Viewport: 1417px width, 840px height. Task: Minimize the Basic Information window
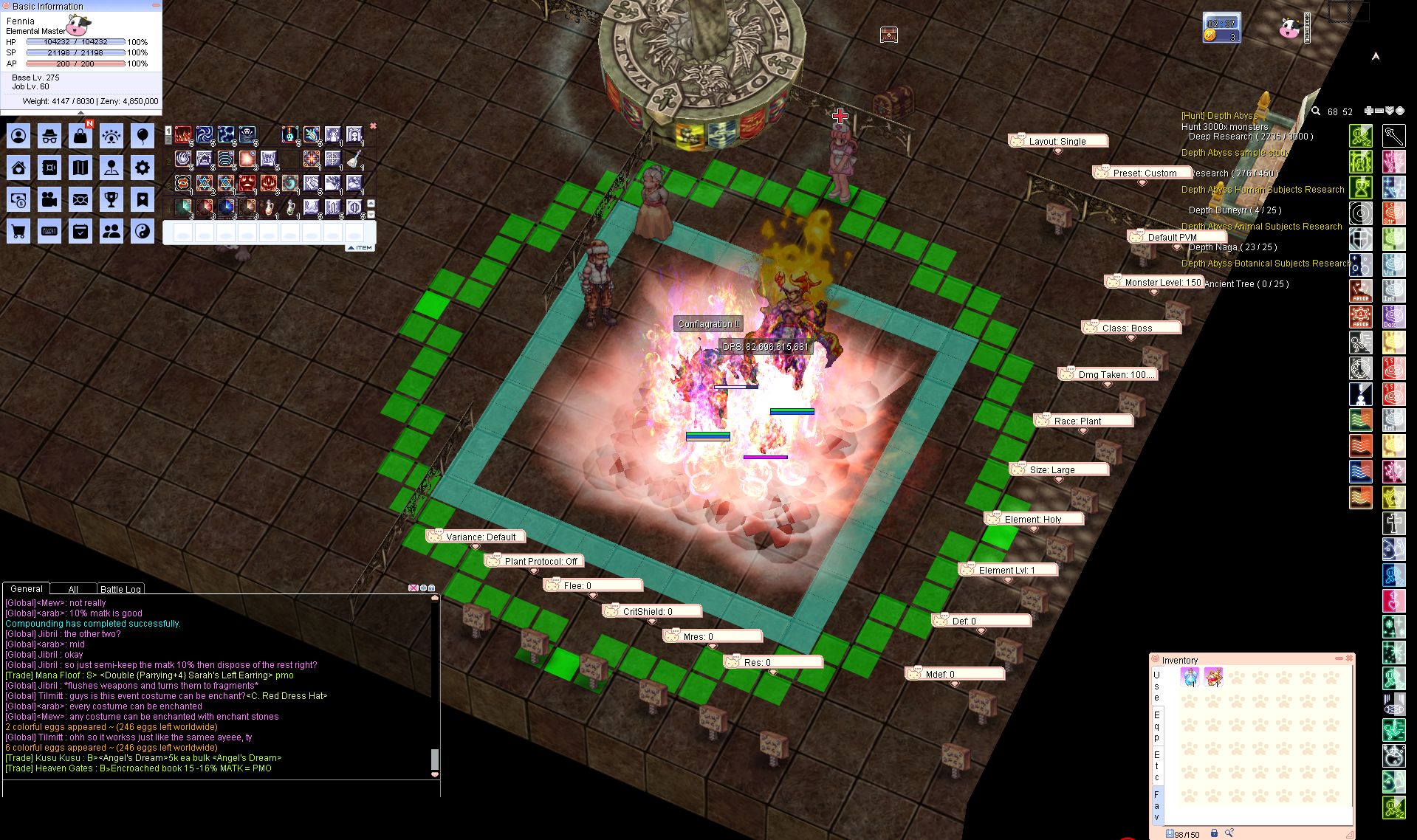click(x=156, y=6)
